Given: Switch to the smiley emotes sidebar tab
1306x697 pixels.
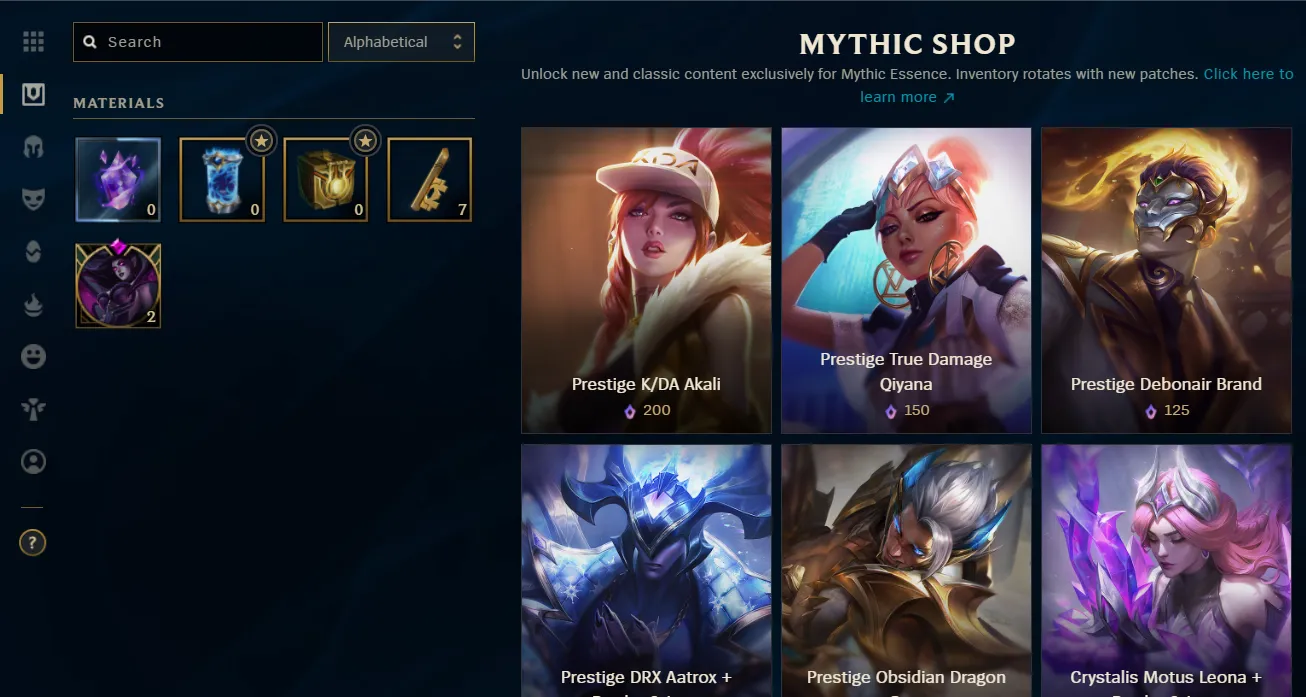Looking at the screenshot, I should click(33, 357).
